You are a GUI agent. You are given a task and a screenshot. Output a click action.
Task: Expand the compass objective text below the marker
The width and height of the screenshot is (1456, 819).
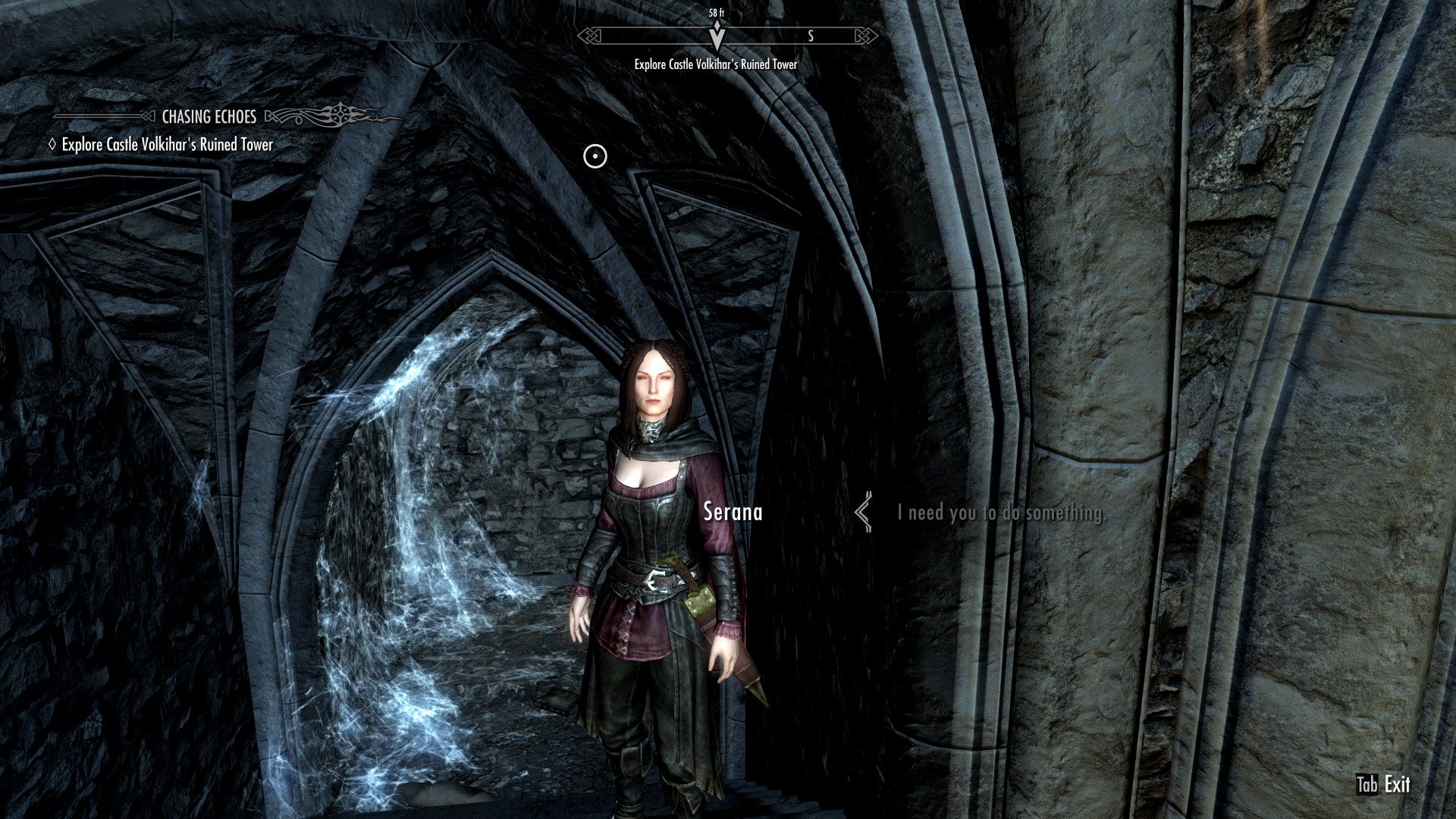coord(714,66)
